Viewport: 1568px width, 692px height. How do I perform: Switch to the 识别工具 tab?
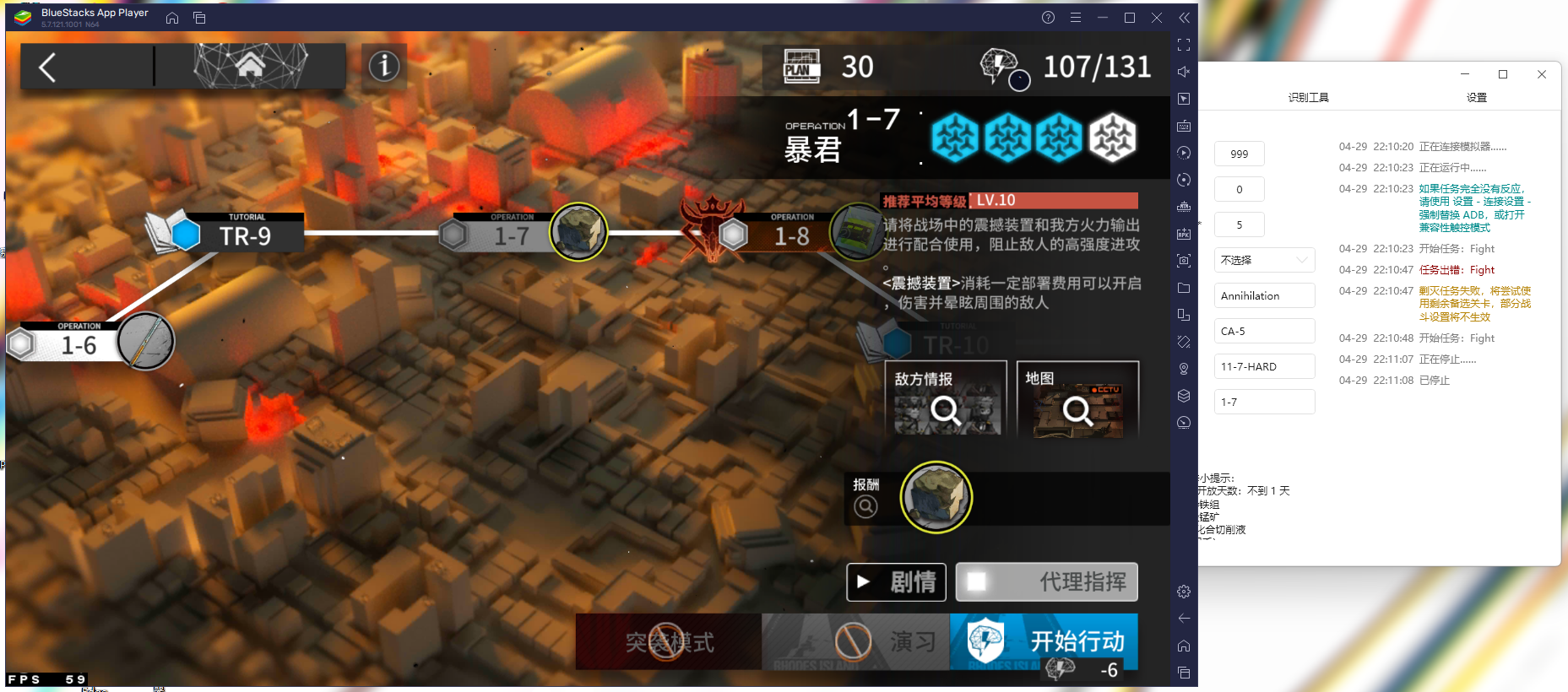coord(1310,97)
